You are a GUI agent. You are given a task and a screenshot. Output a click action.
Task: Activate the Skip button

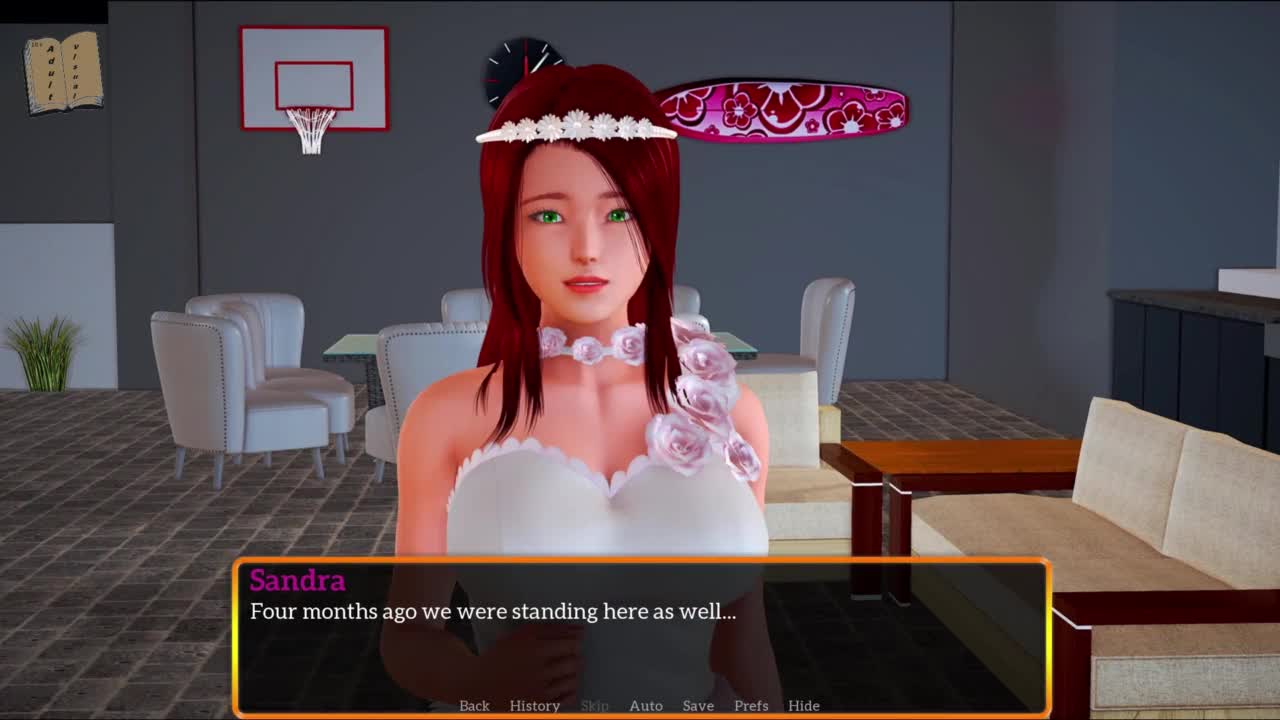tap(594, 705)
